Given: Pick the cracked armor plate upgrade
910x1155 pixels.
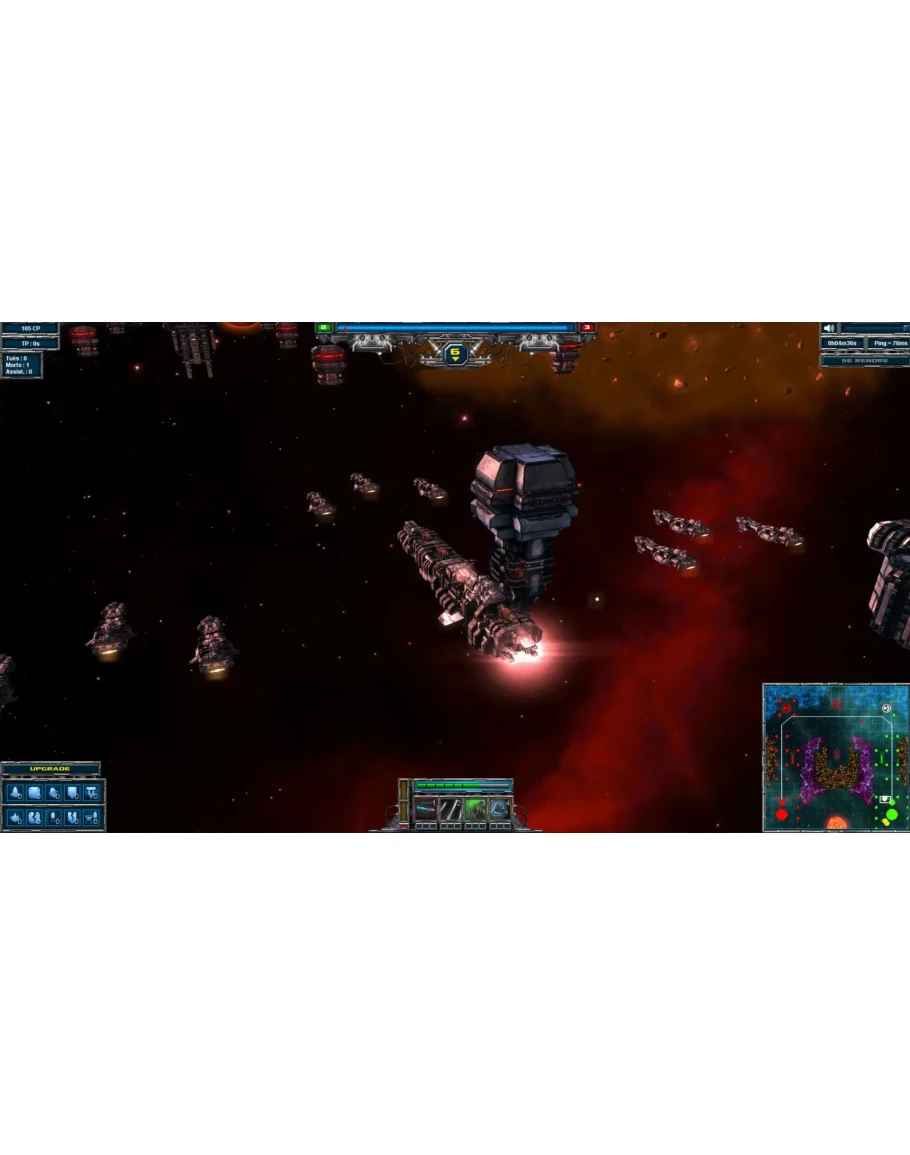Looking at the screenshot, I should click(35, 818).
